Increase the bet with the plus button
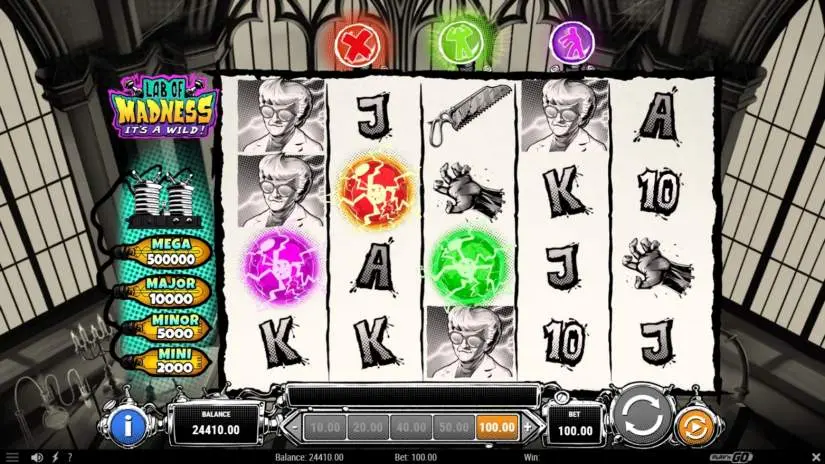This screenshot has height=464, width=825. pos(527,427)
